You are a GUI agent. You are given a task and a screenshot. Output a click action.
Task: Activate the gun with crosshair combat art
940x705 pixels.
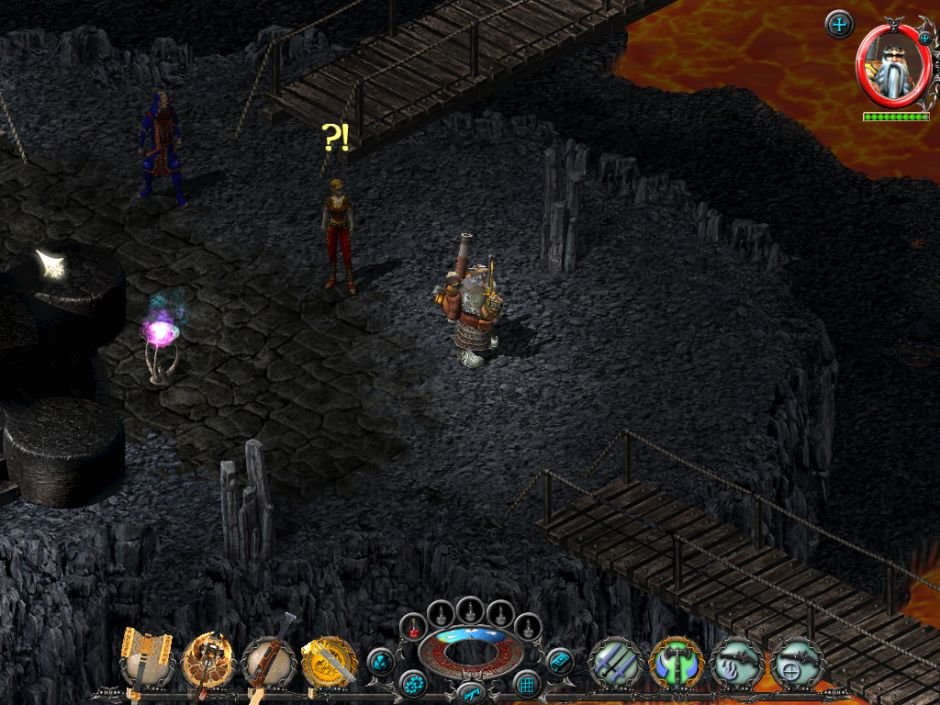797,663
